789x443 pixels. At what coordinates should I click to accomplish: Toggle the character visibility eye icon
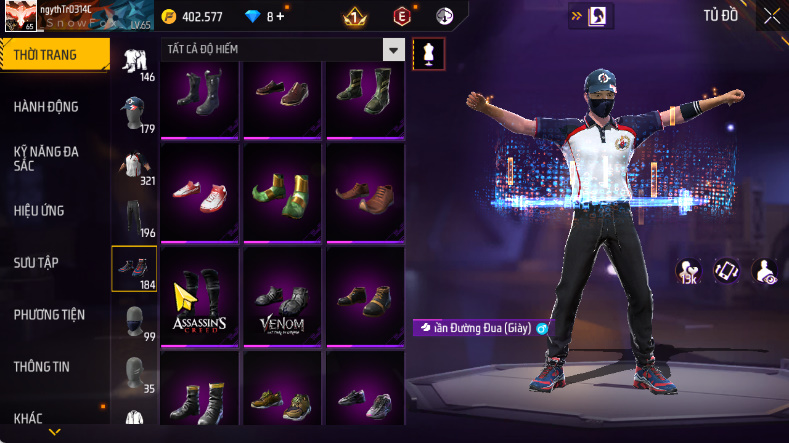pos(765,270)
